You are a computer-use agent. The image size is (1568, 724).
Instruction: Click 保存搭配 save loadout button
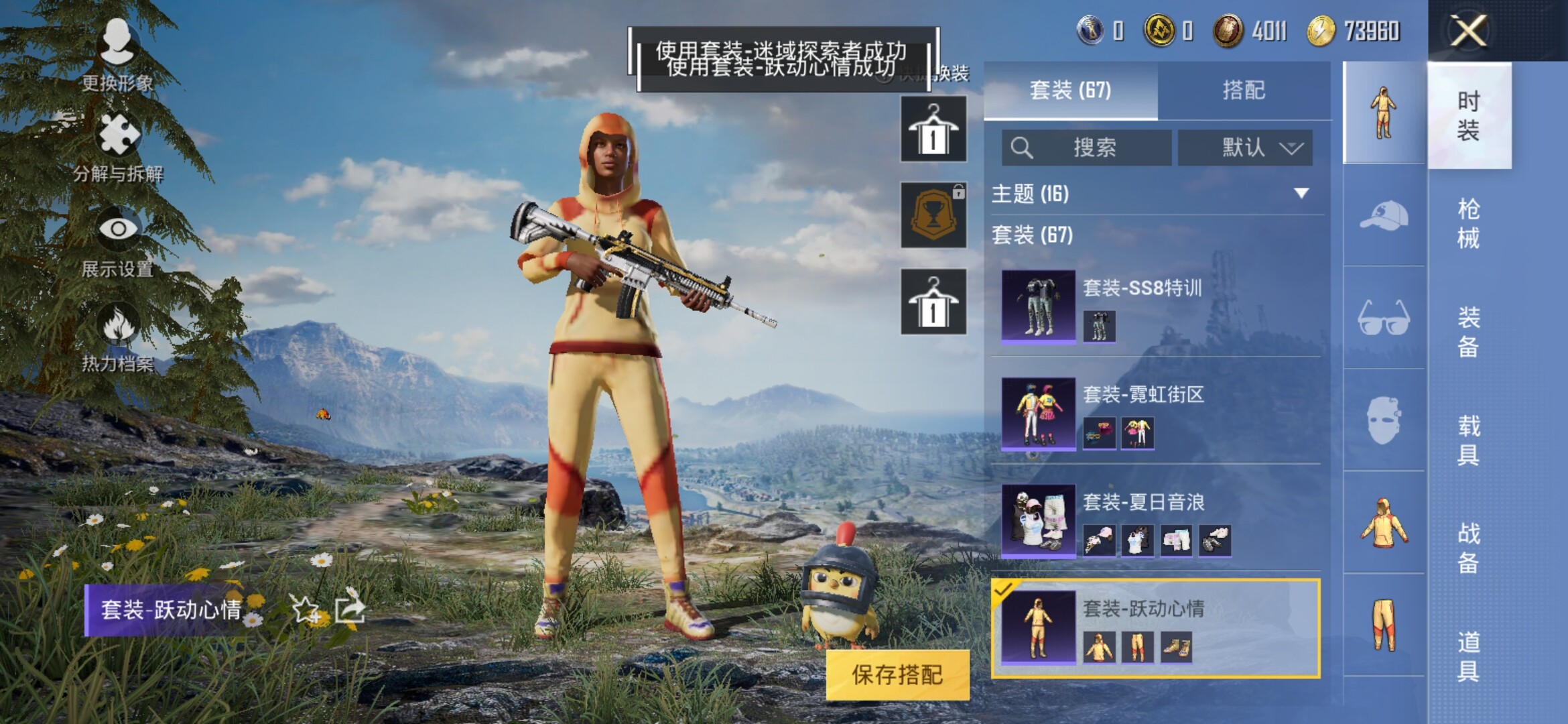pos(897,674)
